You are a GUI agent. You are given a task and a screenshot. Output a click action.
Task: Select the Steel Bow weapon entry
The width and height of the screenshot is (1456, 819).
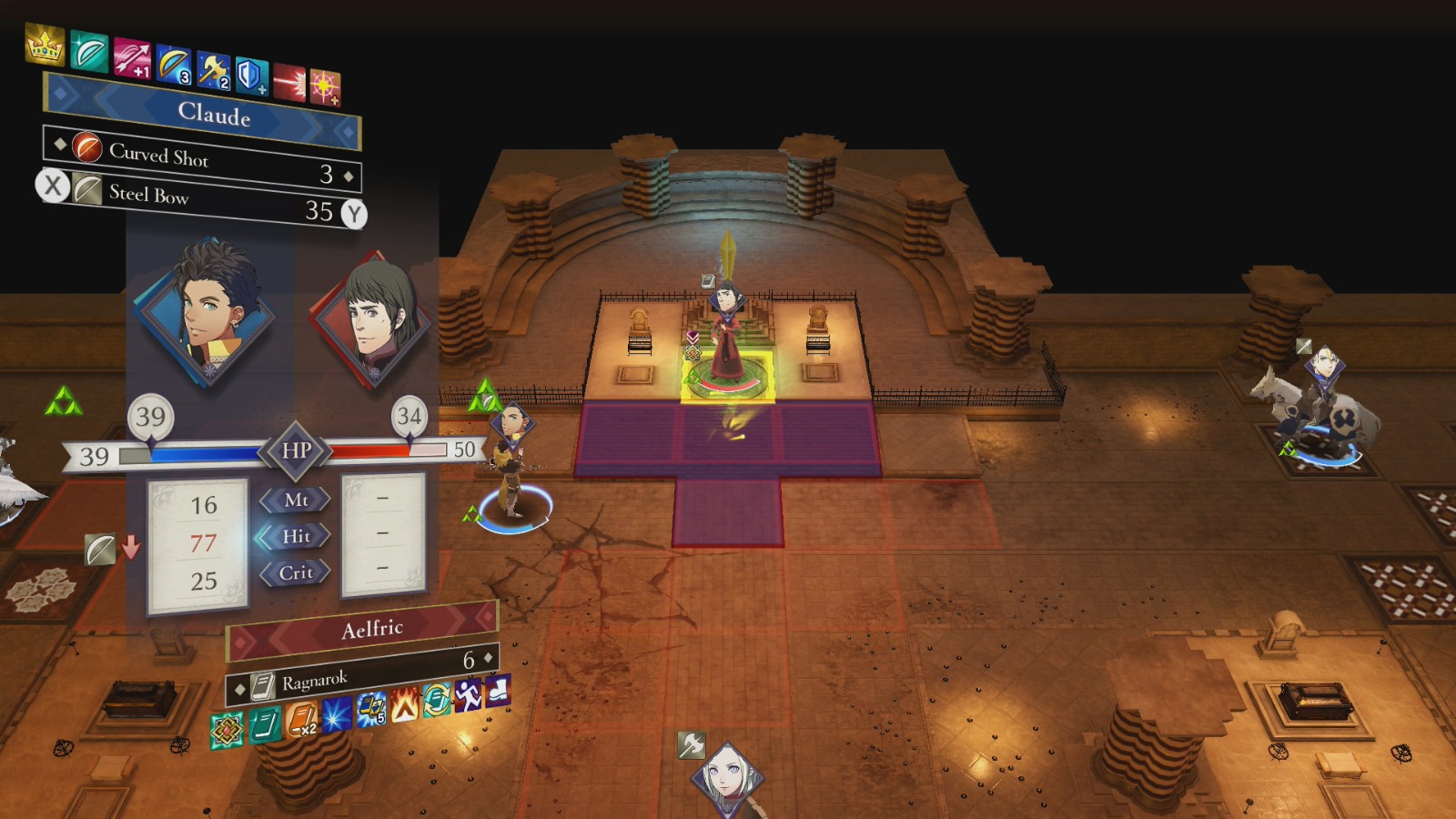click(150, 194)
